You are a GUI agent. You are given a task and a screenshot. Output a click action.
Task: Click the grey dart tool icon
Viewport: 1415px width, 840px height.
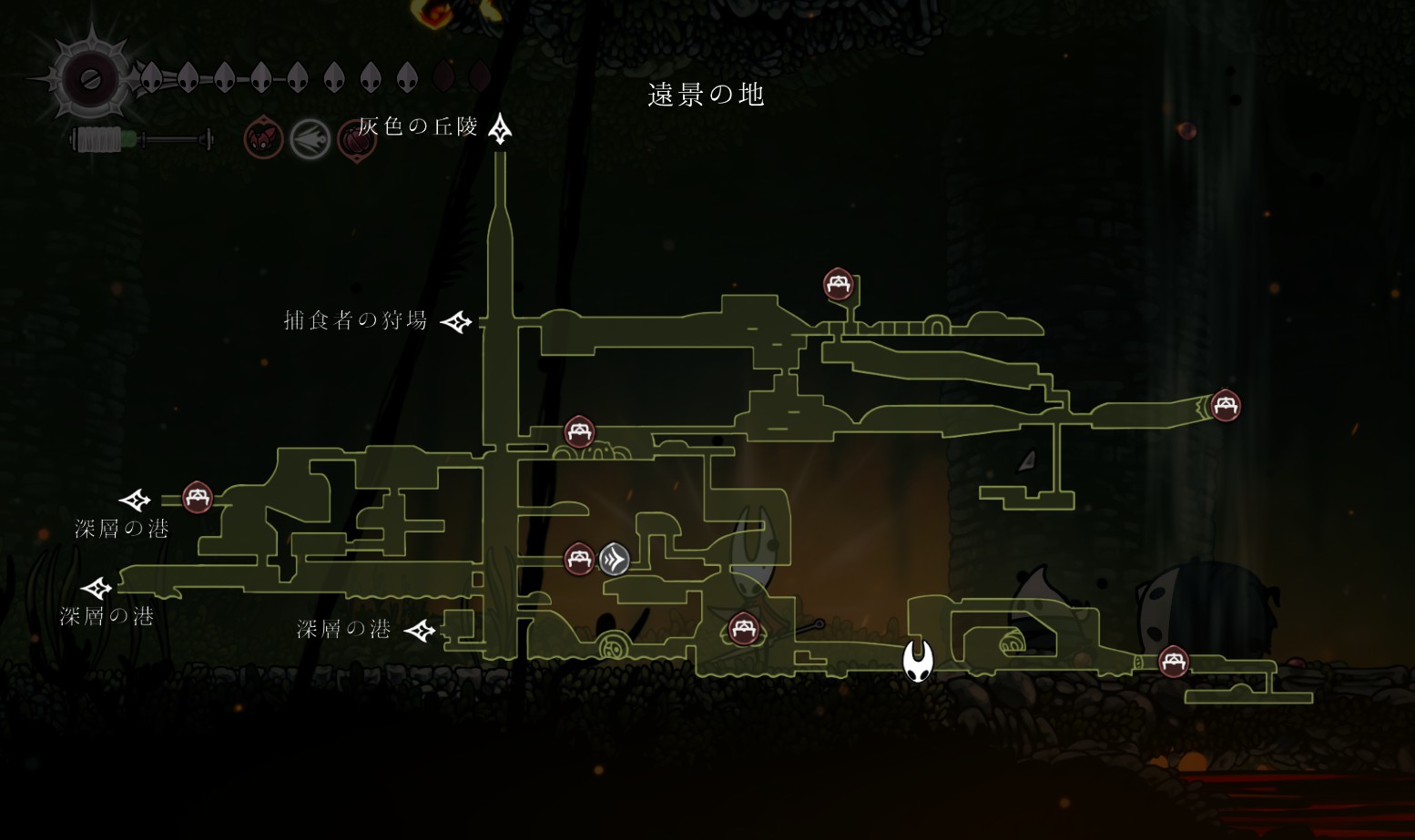pyautogui.click(x=310, y=140)
